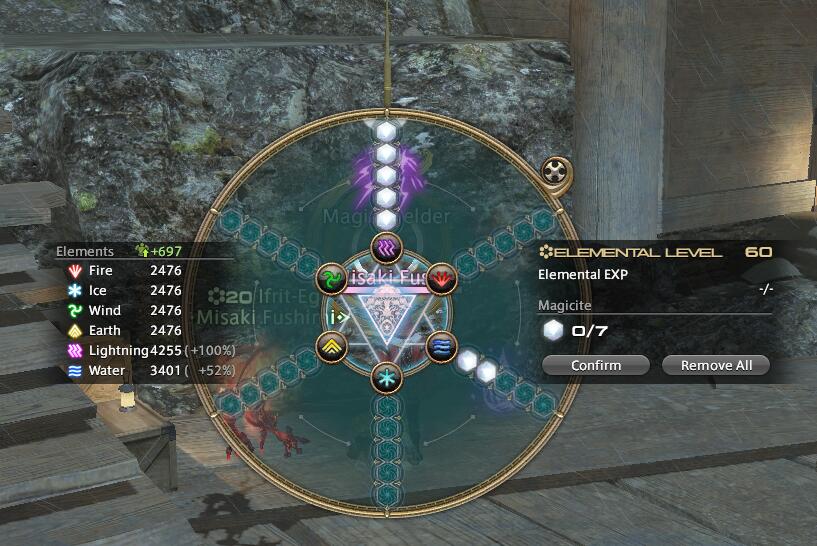Pick the Ice snowflake element node
The image size is (817, 546).
pyautogui.click(x=386, y=378)
